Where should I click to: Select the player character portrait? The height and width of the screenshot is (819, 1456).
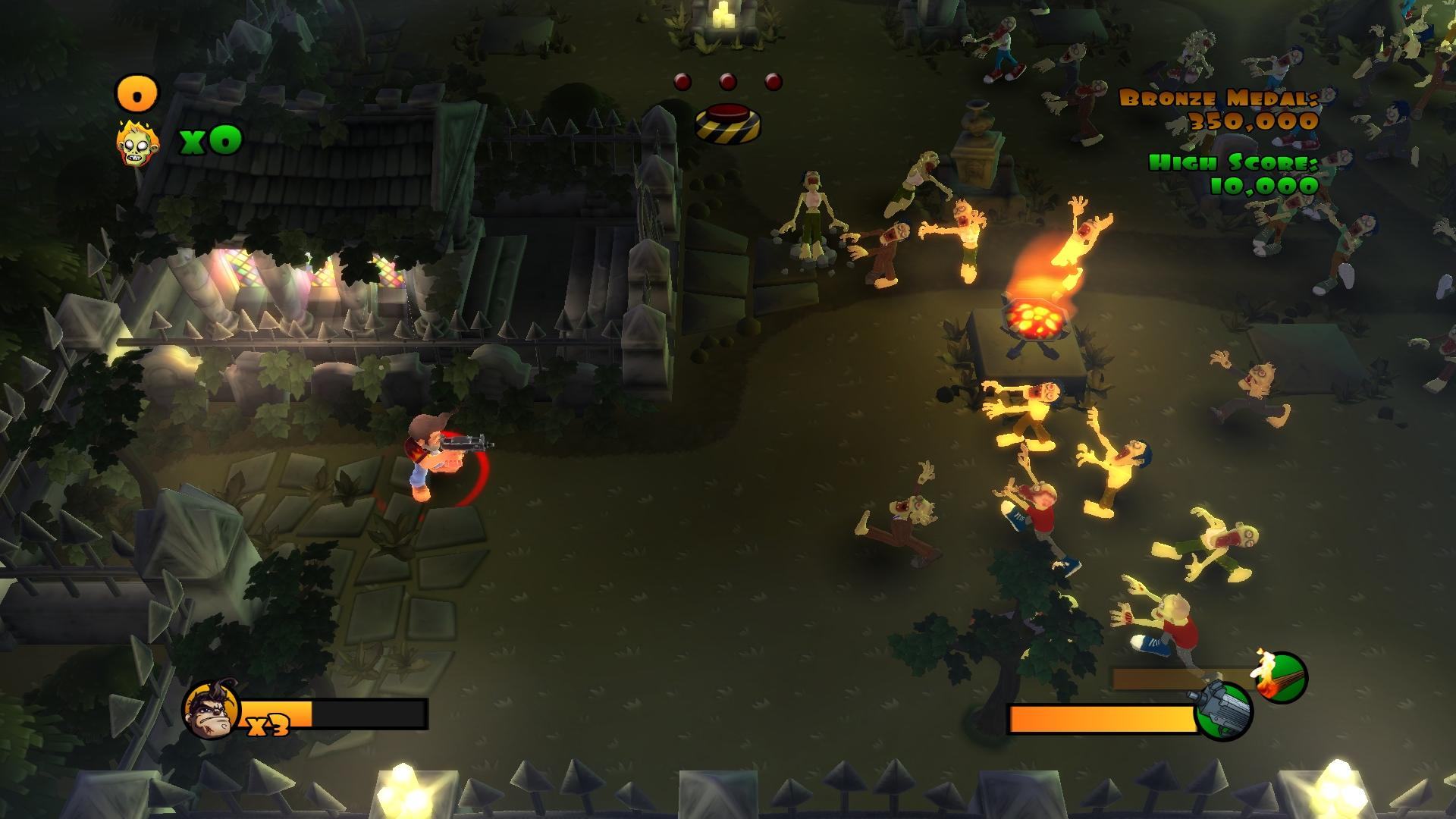pos(210,711)
